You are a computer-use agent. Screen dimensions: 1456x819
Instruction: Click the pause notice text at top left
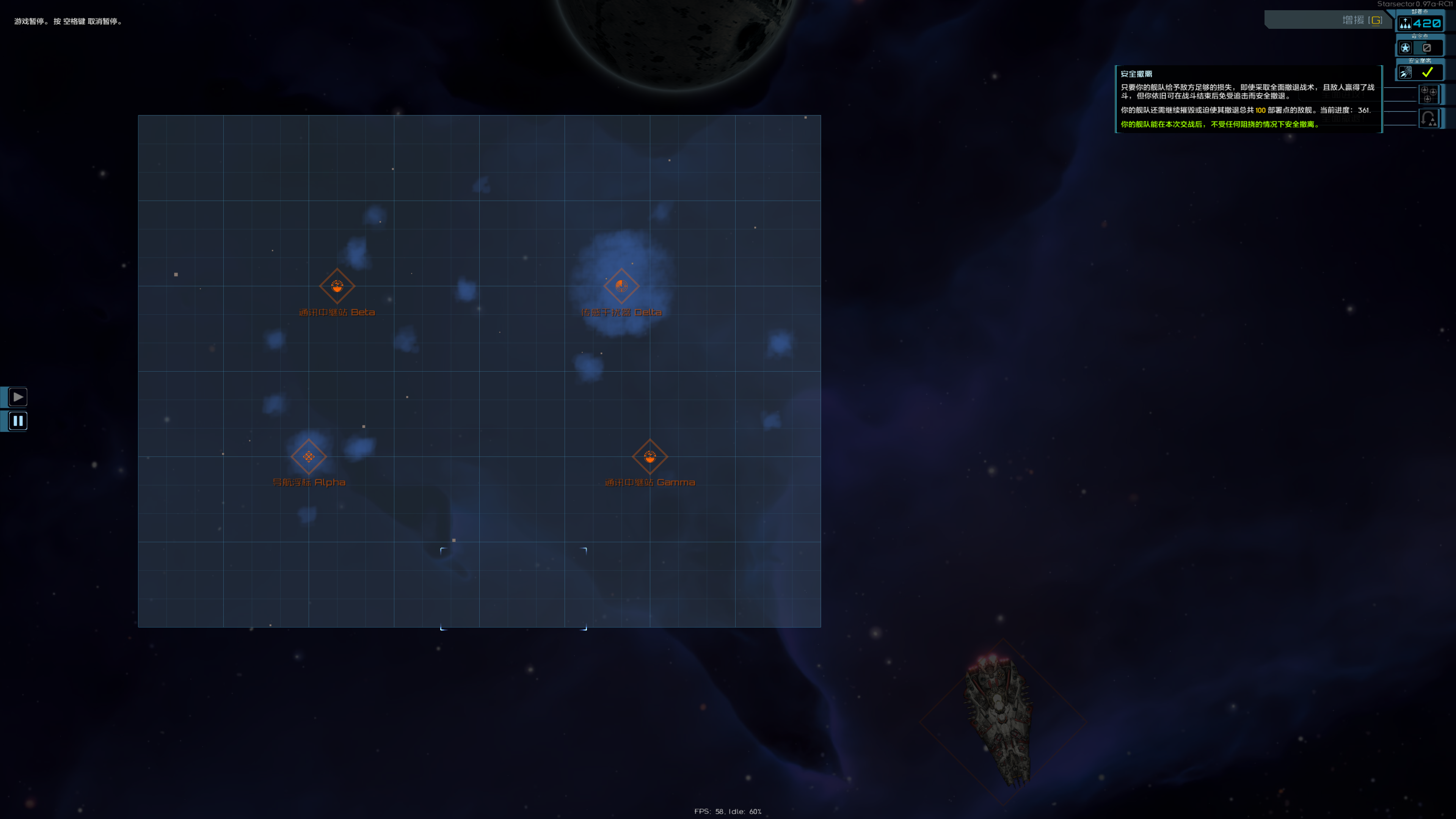click(x=66, y=21)
